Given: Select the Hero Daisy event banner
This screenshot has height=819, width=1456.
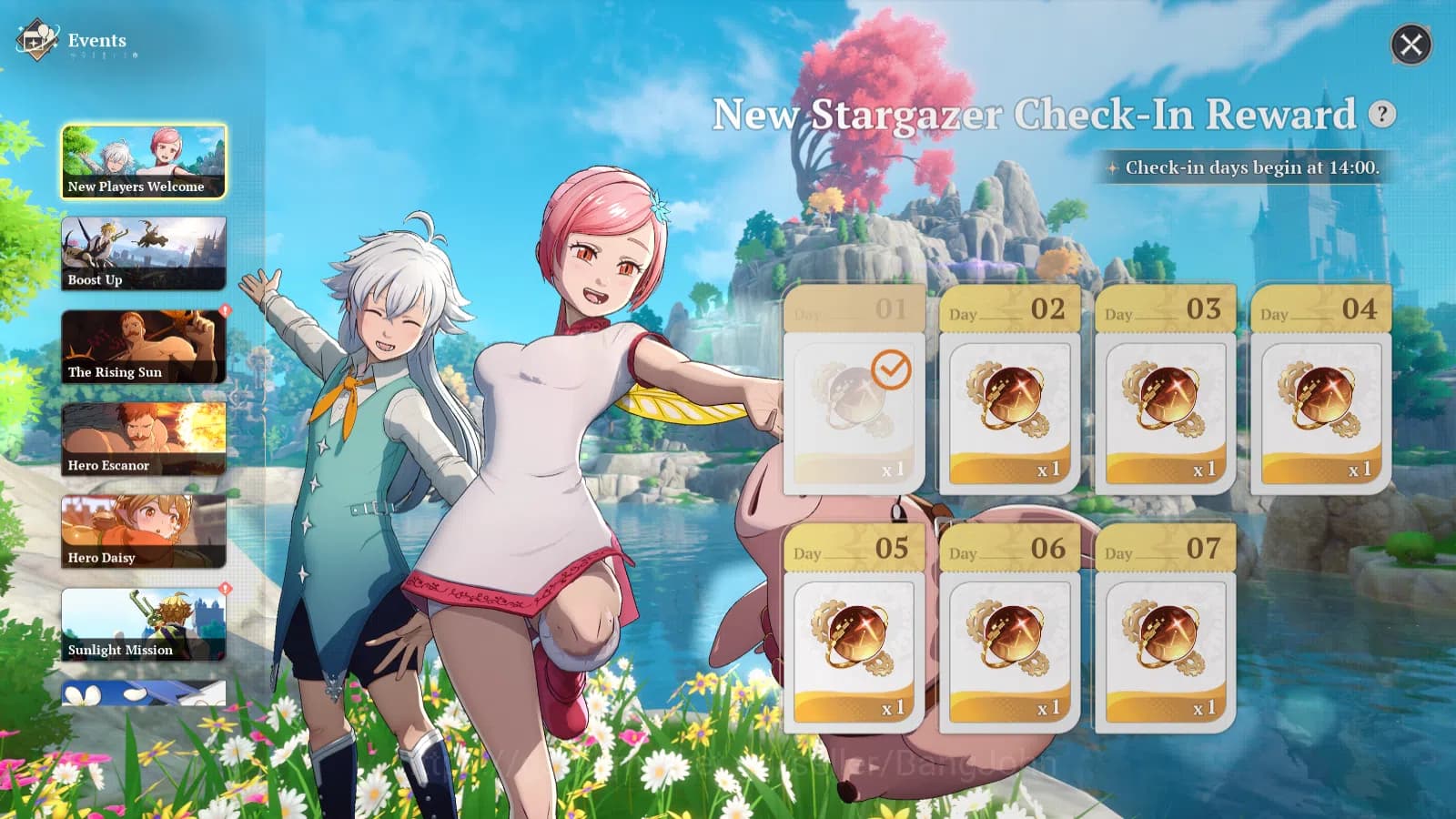Looking at the screenshot, I should pyautogui.click(x=143, y=530).
